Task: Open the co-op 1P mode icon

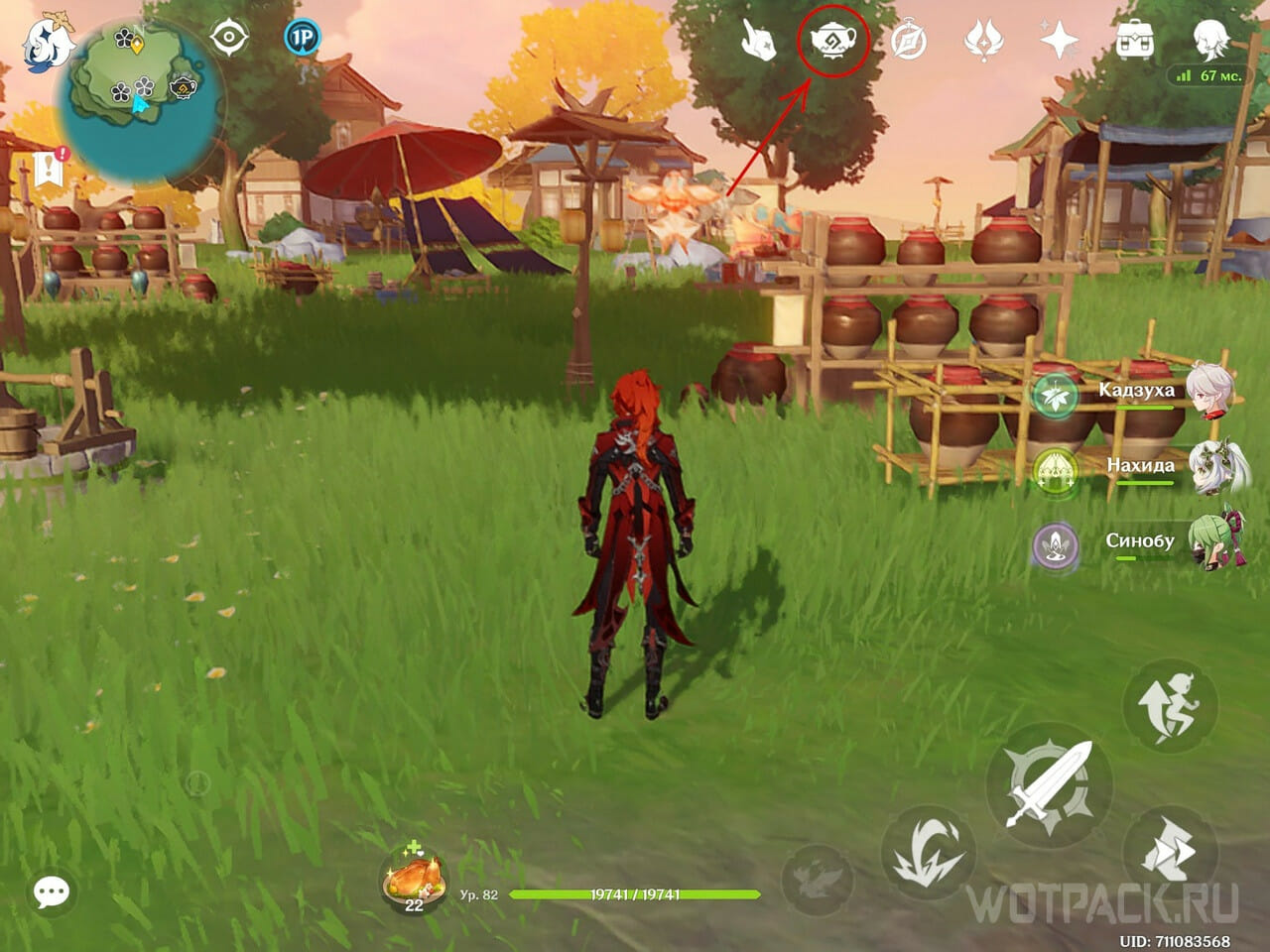Action: pos(303,39)
